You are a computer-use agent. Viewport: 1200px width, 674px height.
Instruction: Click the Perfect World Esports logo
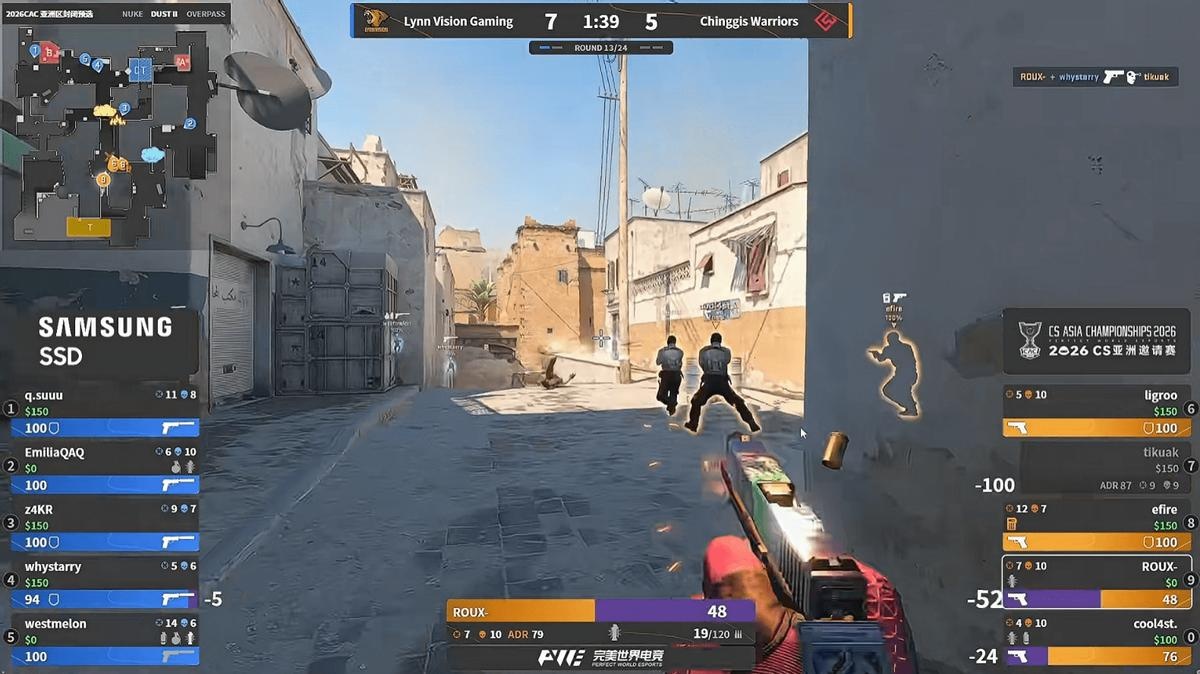[600, 657]
